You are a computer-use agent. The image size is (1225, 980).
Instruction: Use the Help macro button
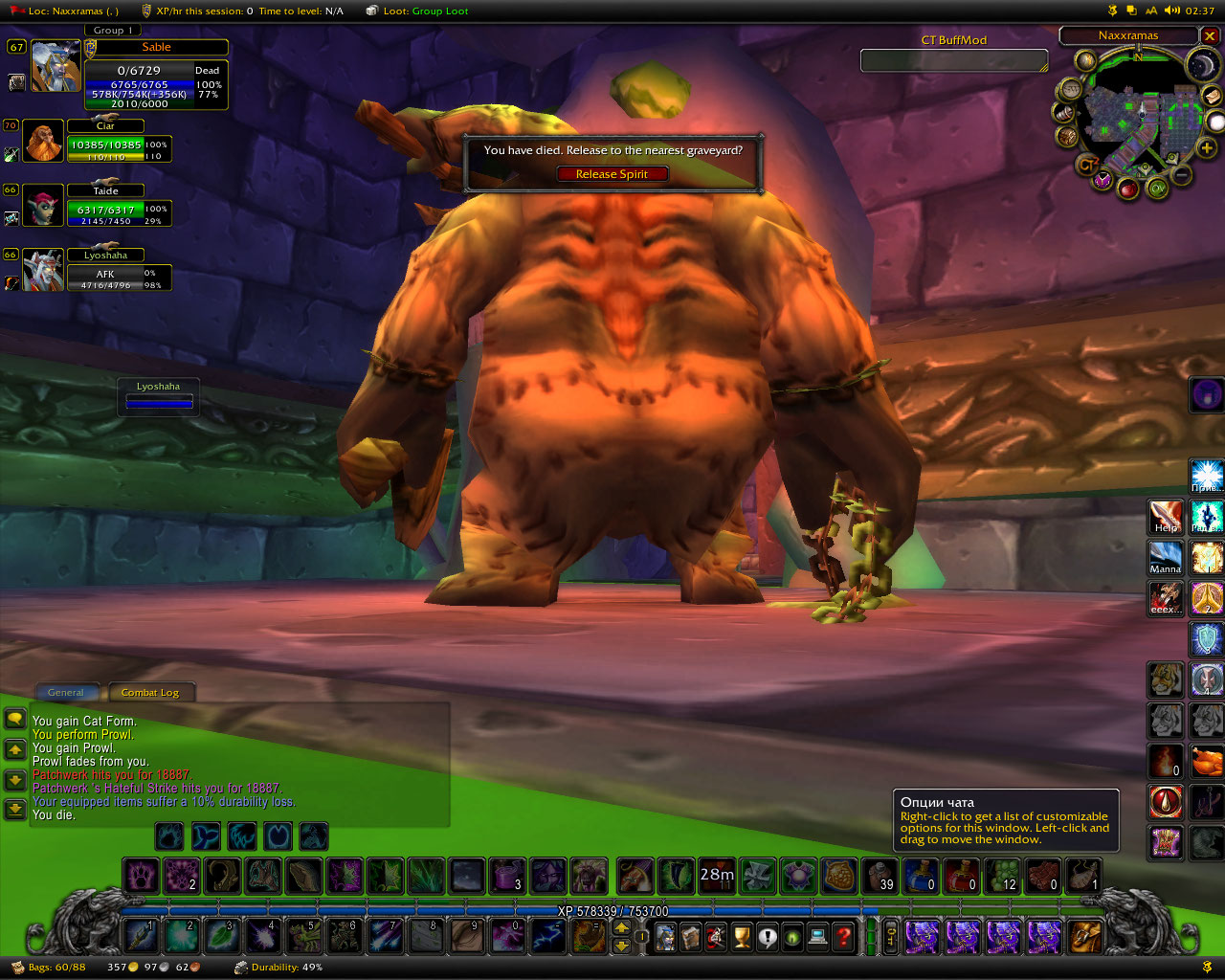pos(1166,518)
